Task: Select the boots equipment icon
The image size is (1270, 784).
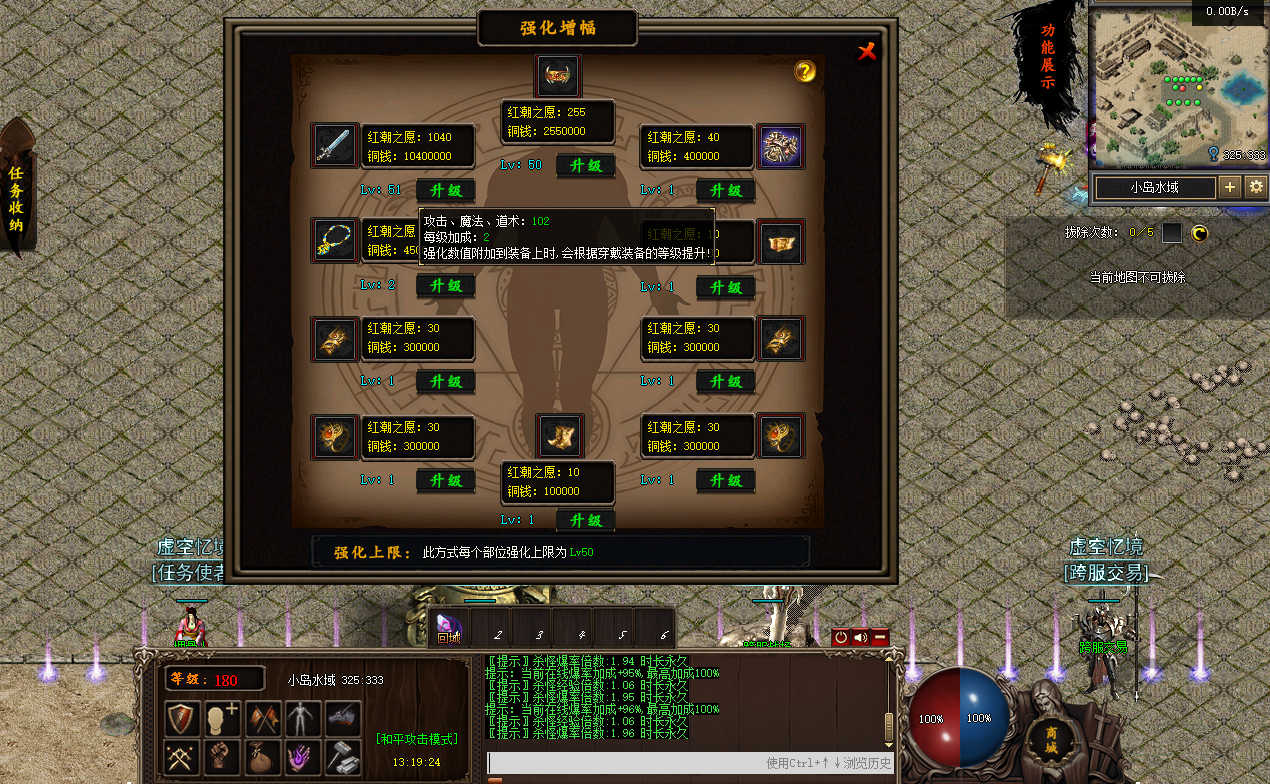Action: (560, 436)
